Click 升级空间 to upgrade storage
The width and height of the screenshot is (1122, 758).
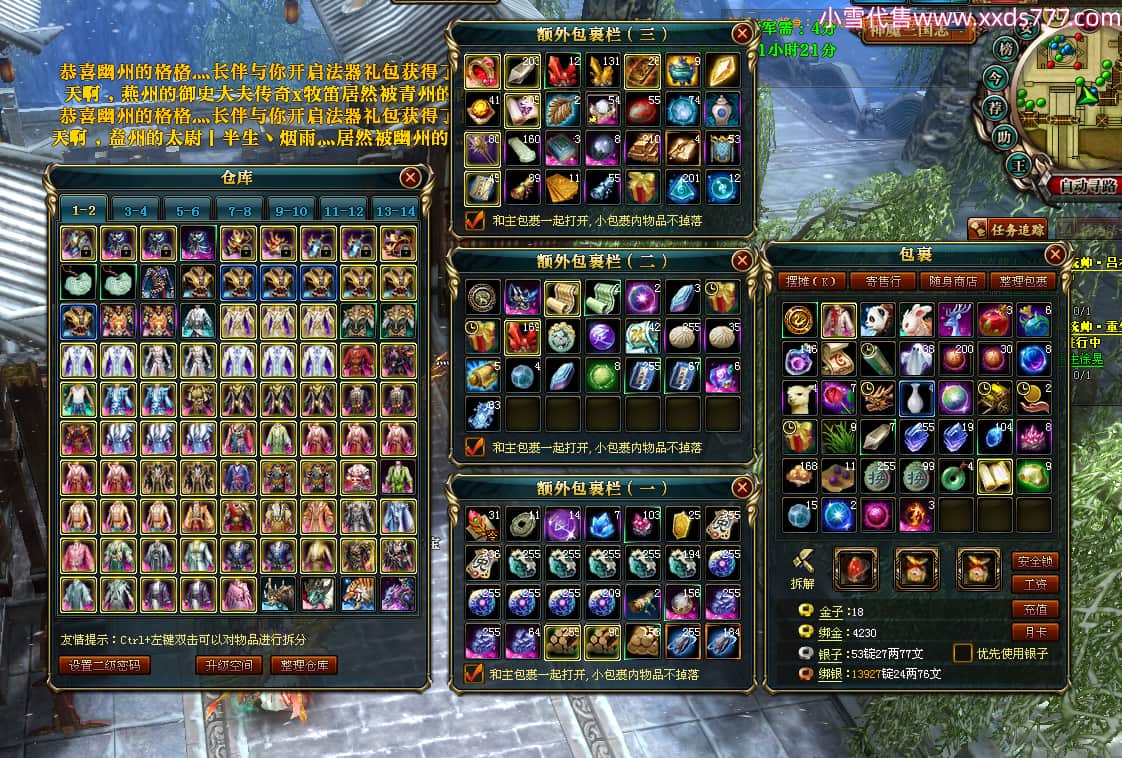[228, 665]
